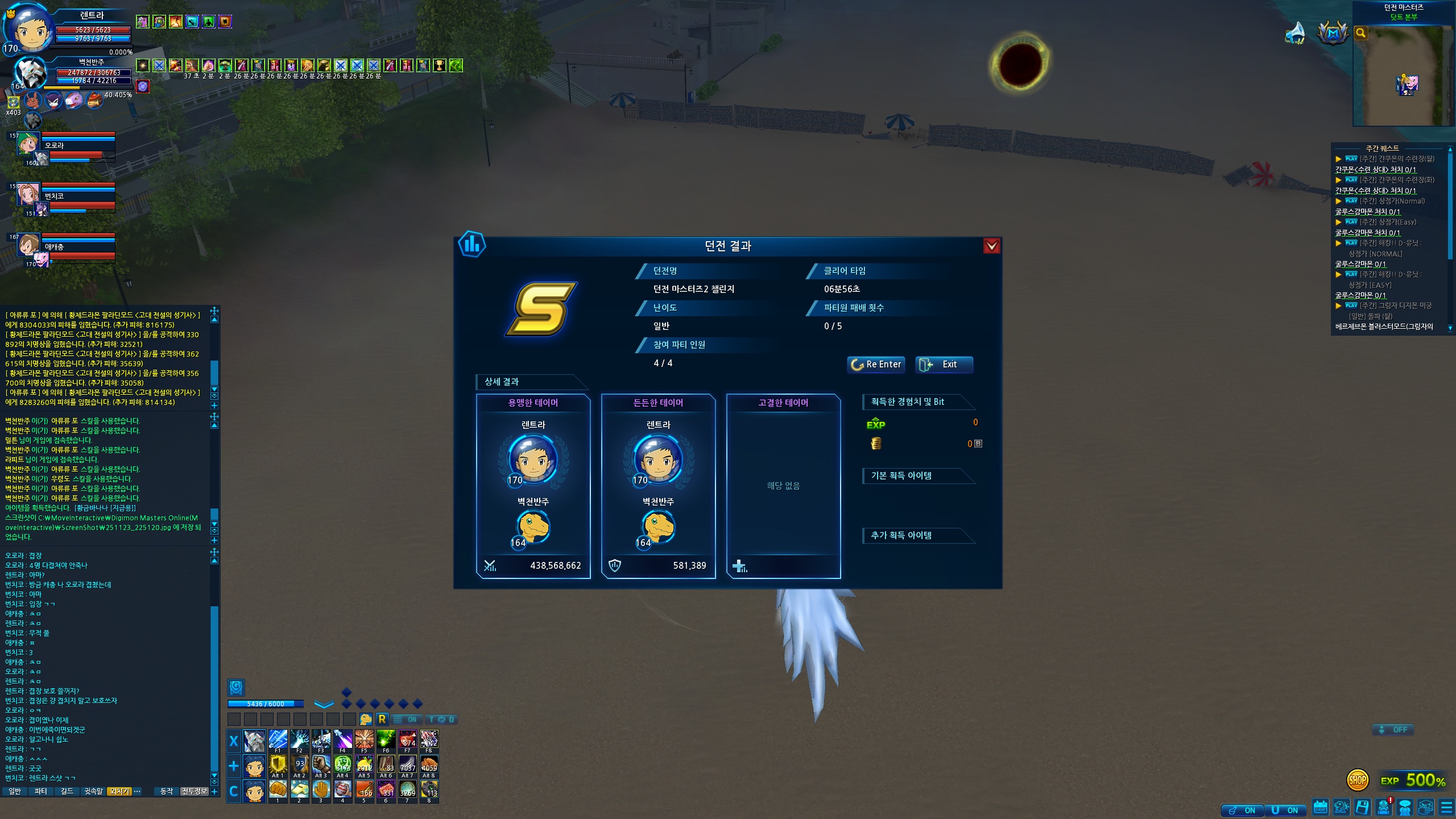Close the 던전 결과 results window
The image size is (1456, 819).
[x=991, y=246]
